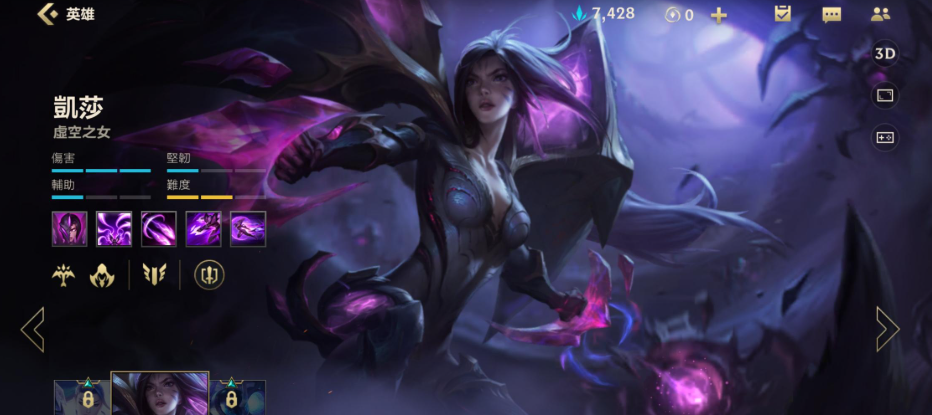Select the Icathian Rain missile swarm ability
Image resolution: width=932 pixels, height=415 pixels.
[x=114, y=229]
